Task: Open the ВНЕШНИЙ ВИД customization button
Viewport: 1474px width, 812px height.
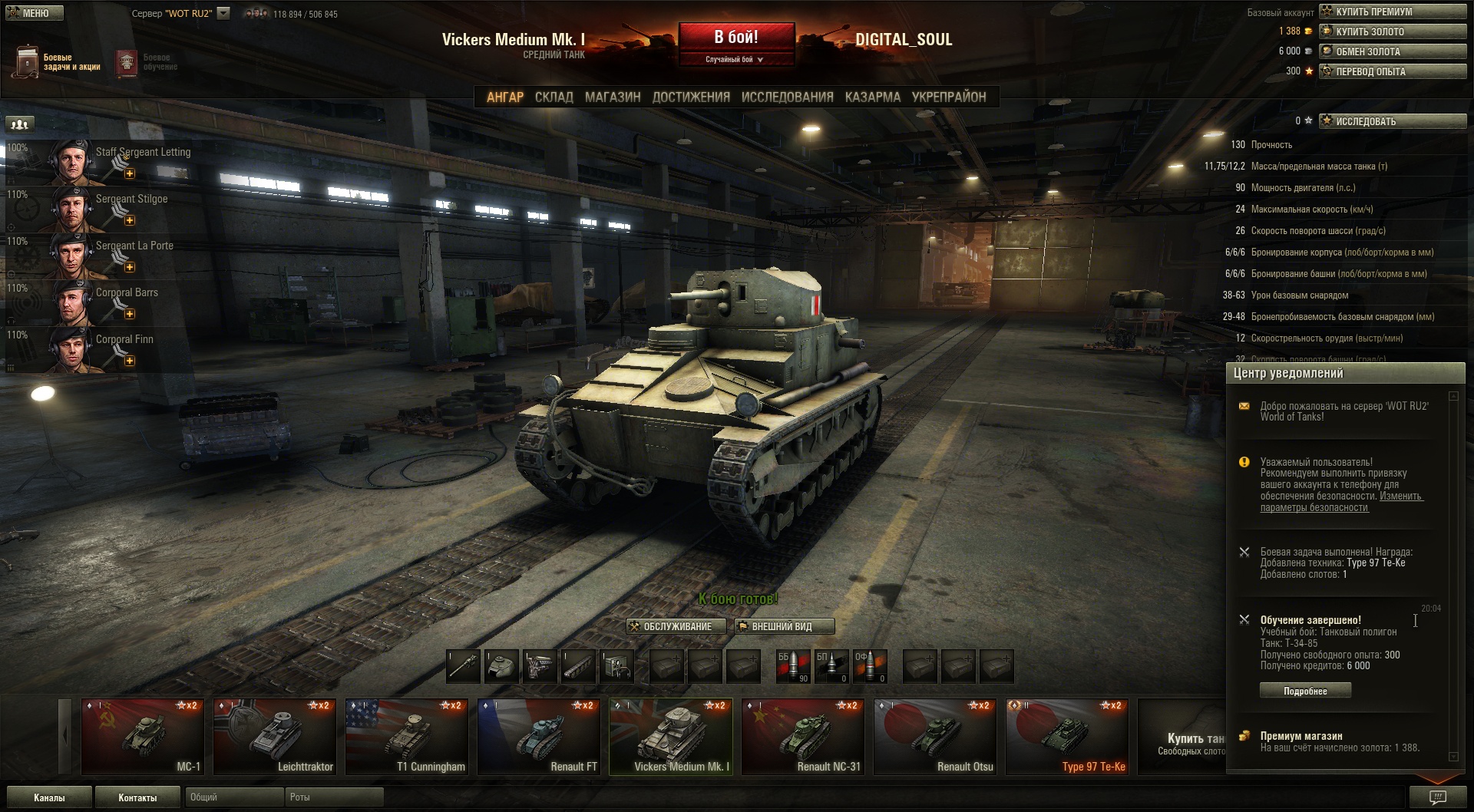Action: pyautogui.click(x=784, y=626)
